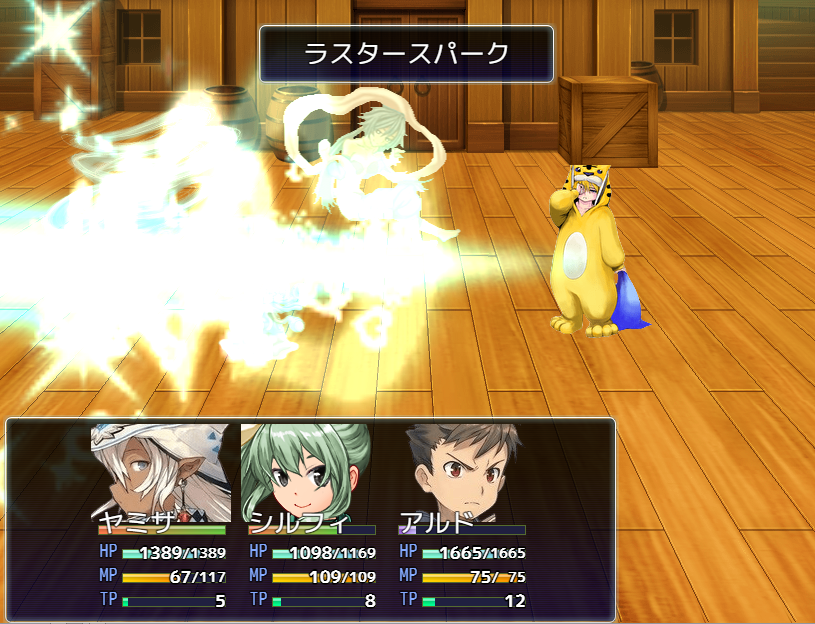Viewport: 815px width, 624px height.
Task: Choose the green-haired Sylphy portrait
Action: coord(310,470)
